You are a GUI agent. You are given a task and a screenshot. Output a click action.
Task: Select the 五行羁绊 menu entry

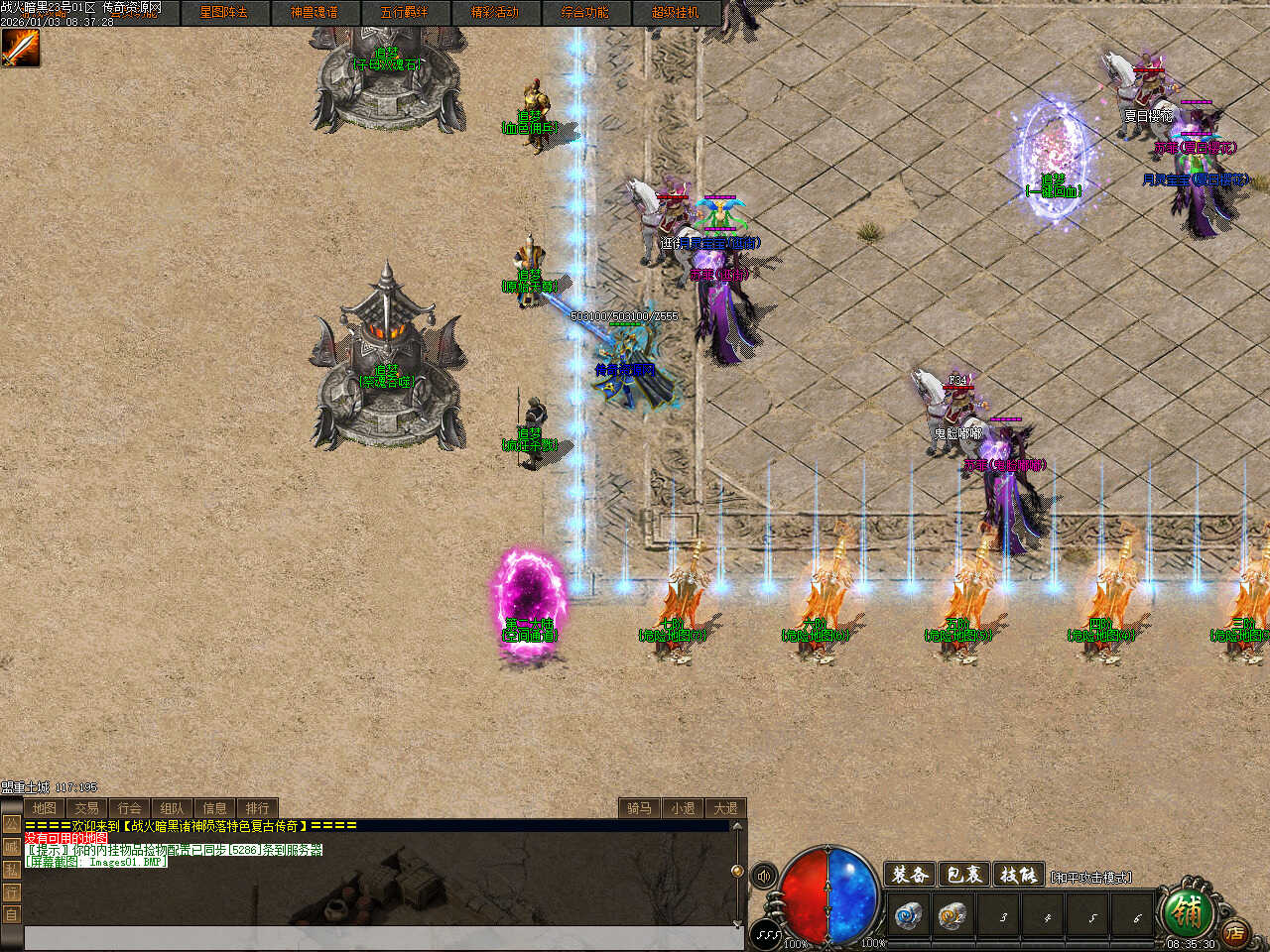click(404, 13)
